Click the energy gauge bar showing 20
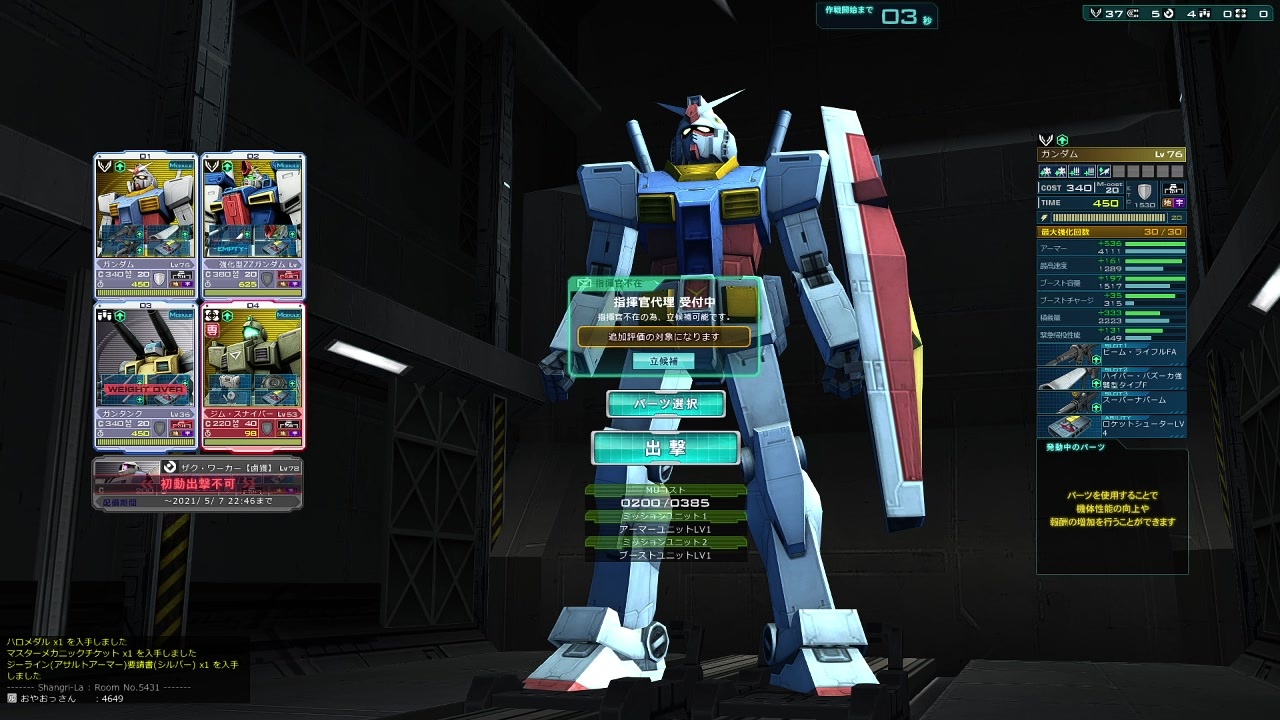Image resolution: width=1280 pixels, height=720 pixels. [1110, 217]
